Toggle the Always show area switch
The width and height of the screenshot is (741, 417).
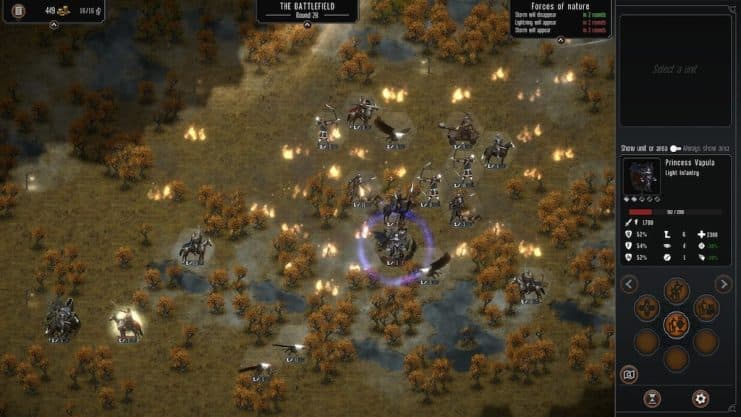pos(675,148)
